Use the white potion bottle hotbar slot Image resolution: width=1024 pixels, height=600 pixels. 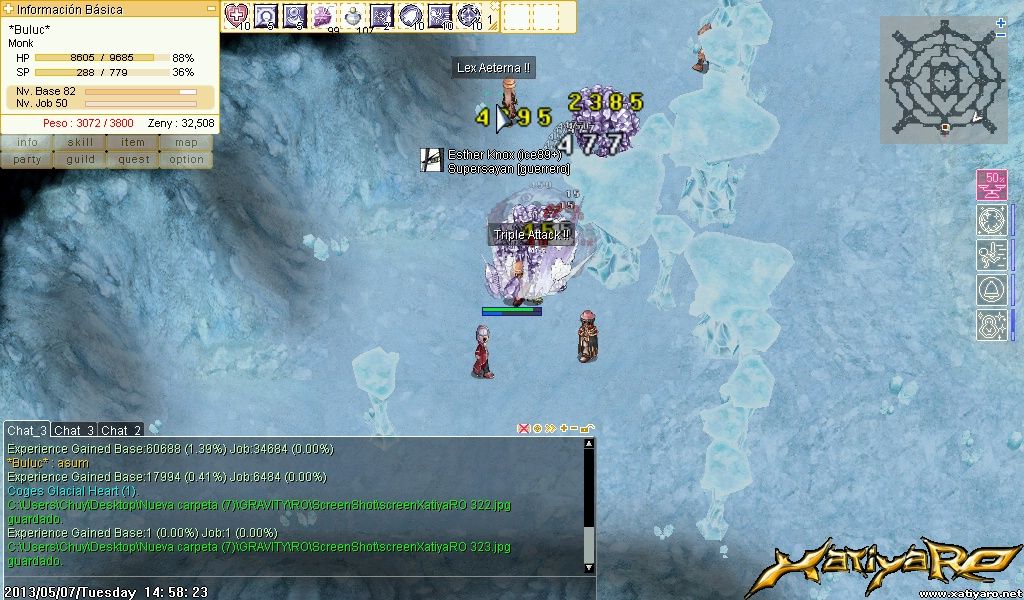tap(353, 15)
